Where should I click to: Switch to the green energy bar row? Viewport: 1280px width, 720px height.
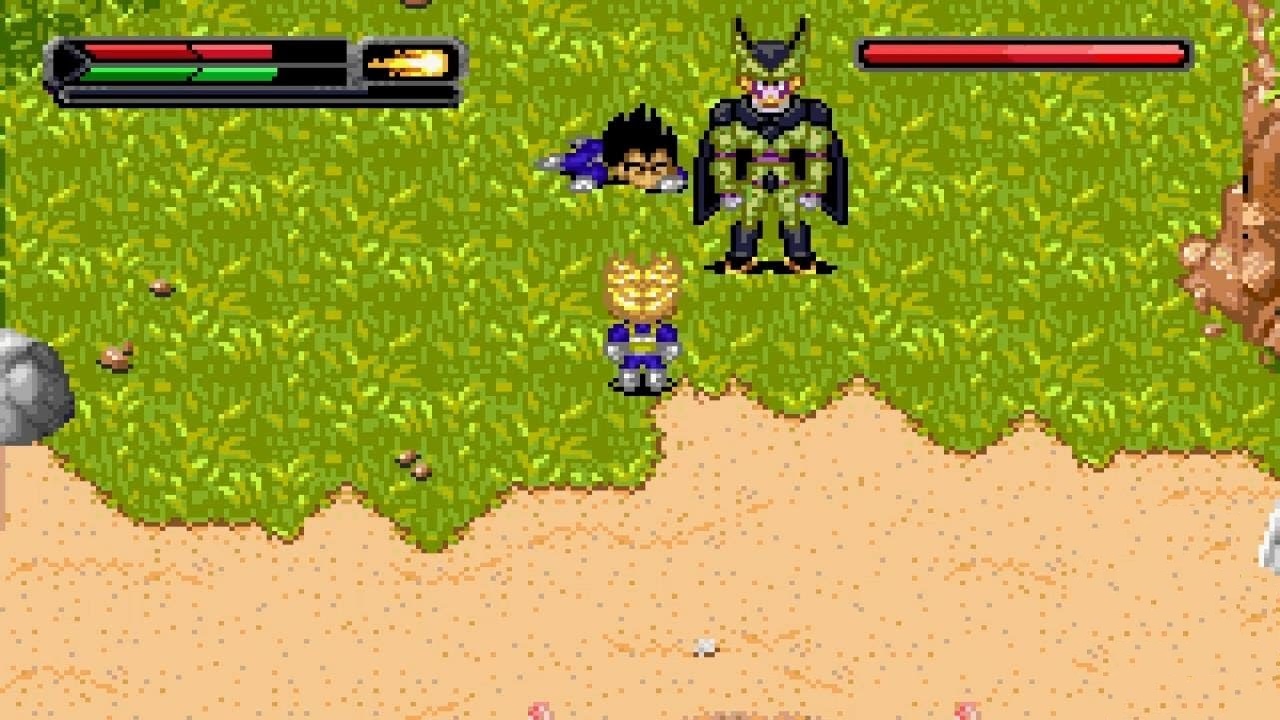tap(185, 73)
